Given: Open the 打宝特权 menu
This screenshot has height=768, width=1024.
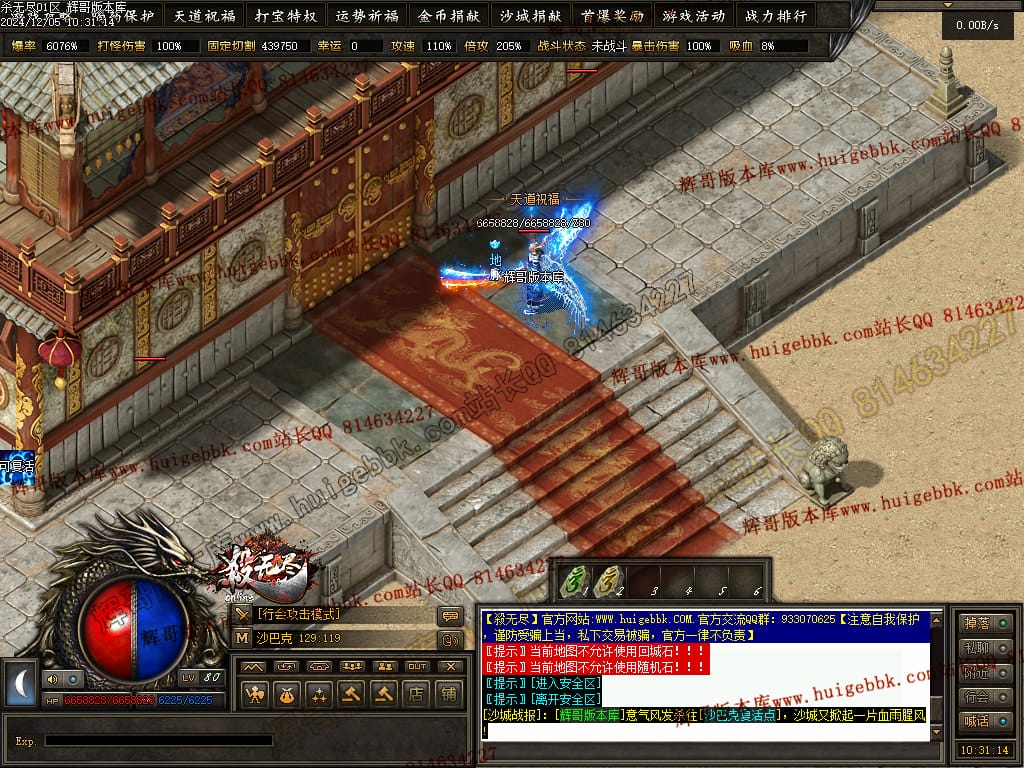Looking at the screenshot, I should [286, 16].
